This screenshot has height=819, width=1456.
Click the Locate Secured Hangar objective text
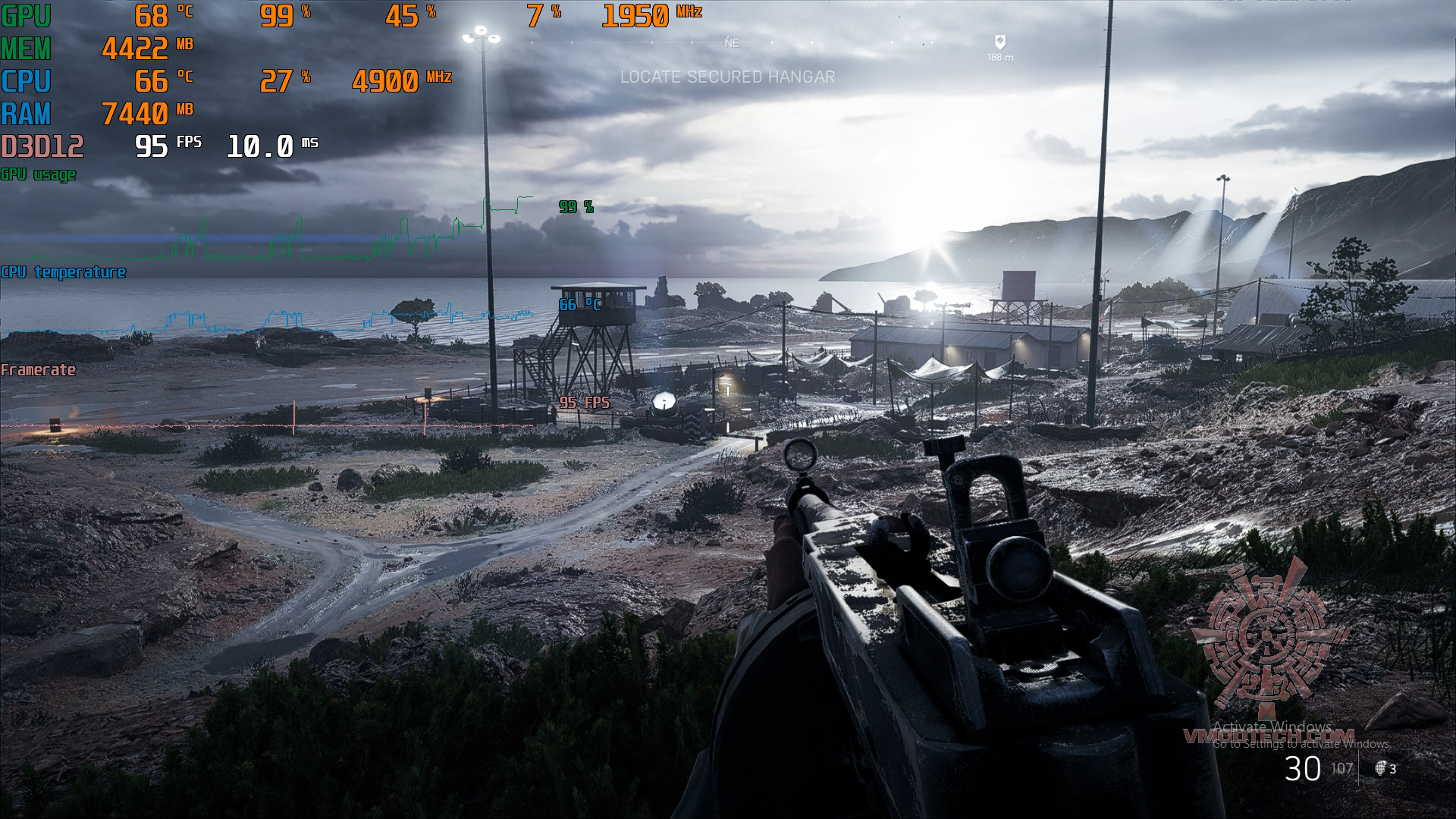point(727,77)
